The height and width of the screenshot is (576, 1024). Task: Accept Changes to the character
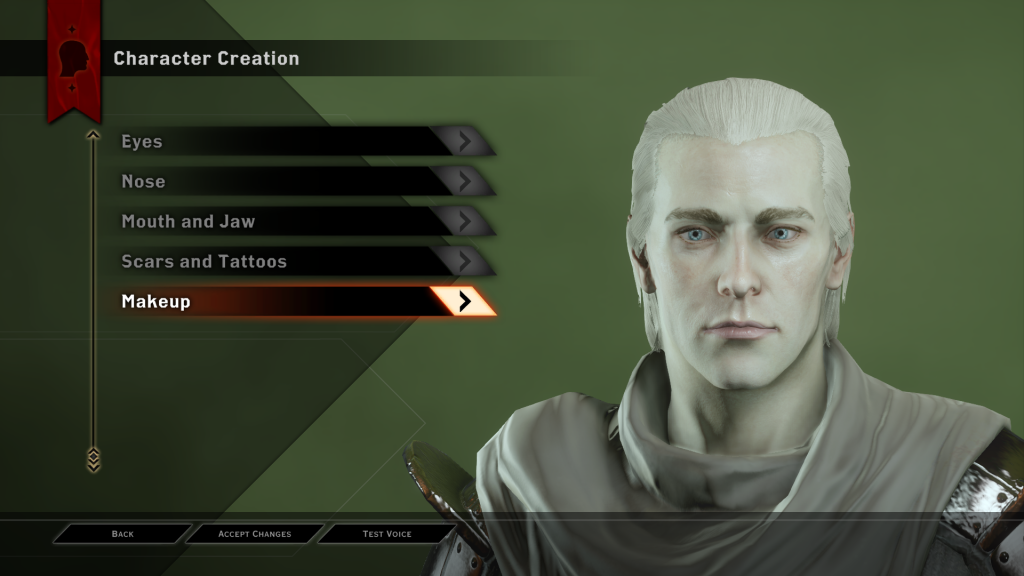(x=254, y=534)
